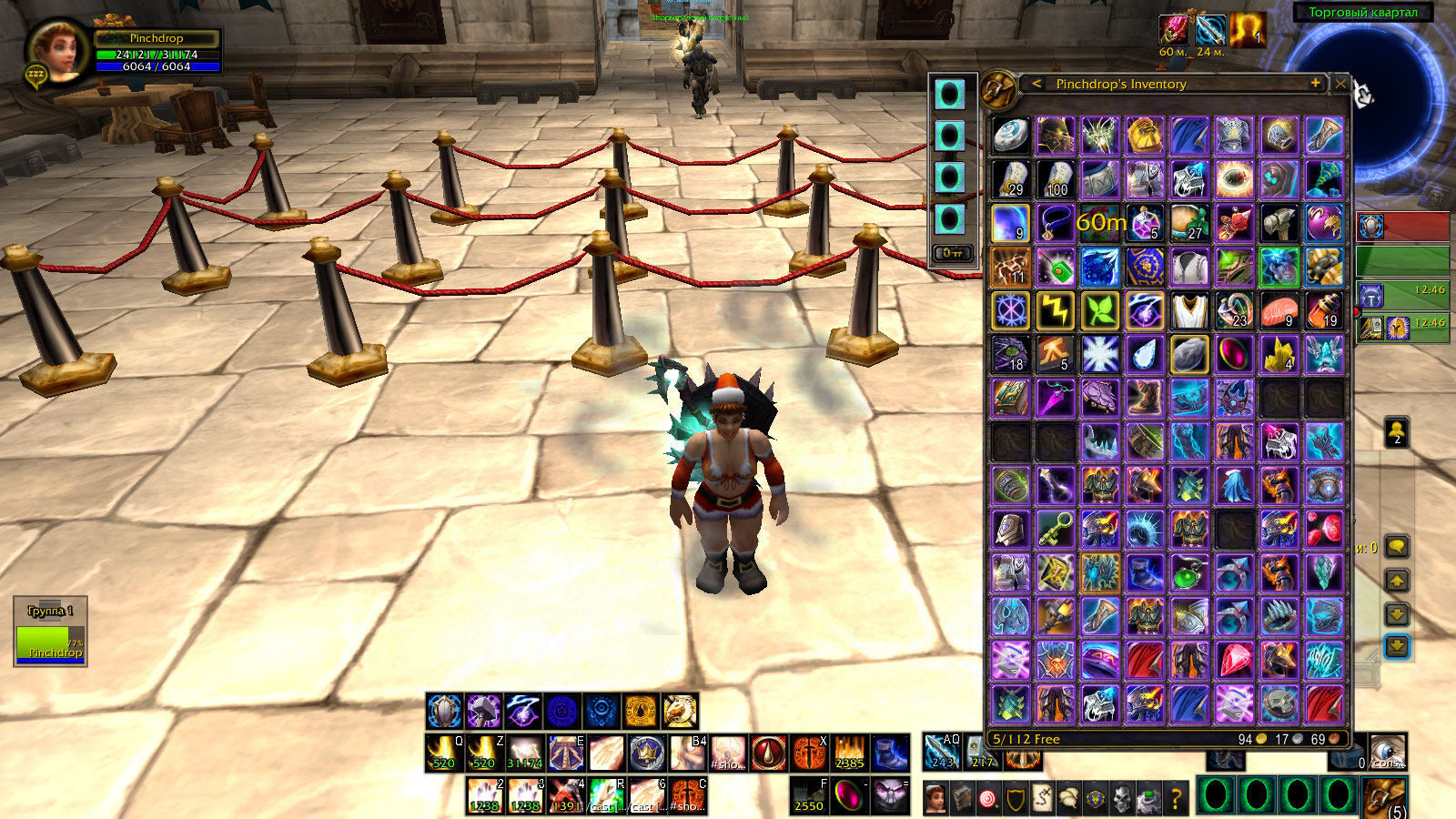Close Pinchdrop's Inventory window

(x=1340, y=84)
